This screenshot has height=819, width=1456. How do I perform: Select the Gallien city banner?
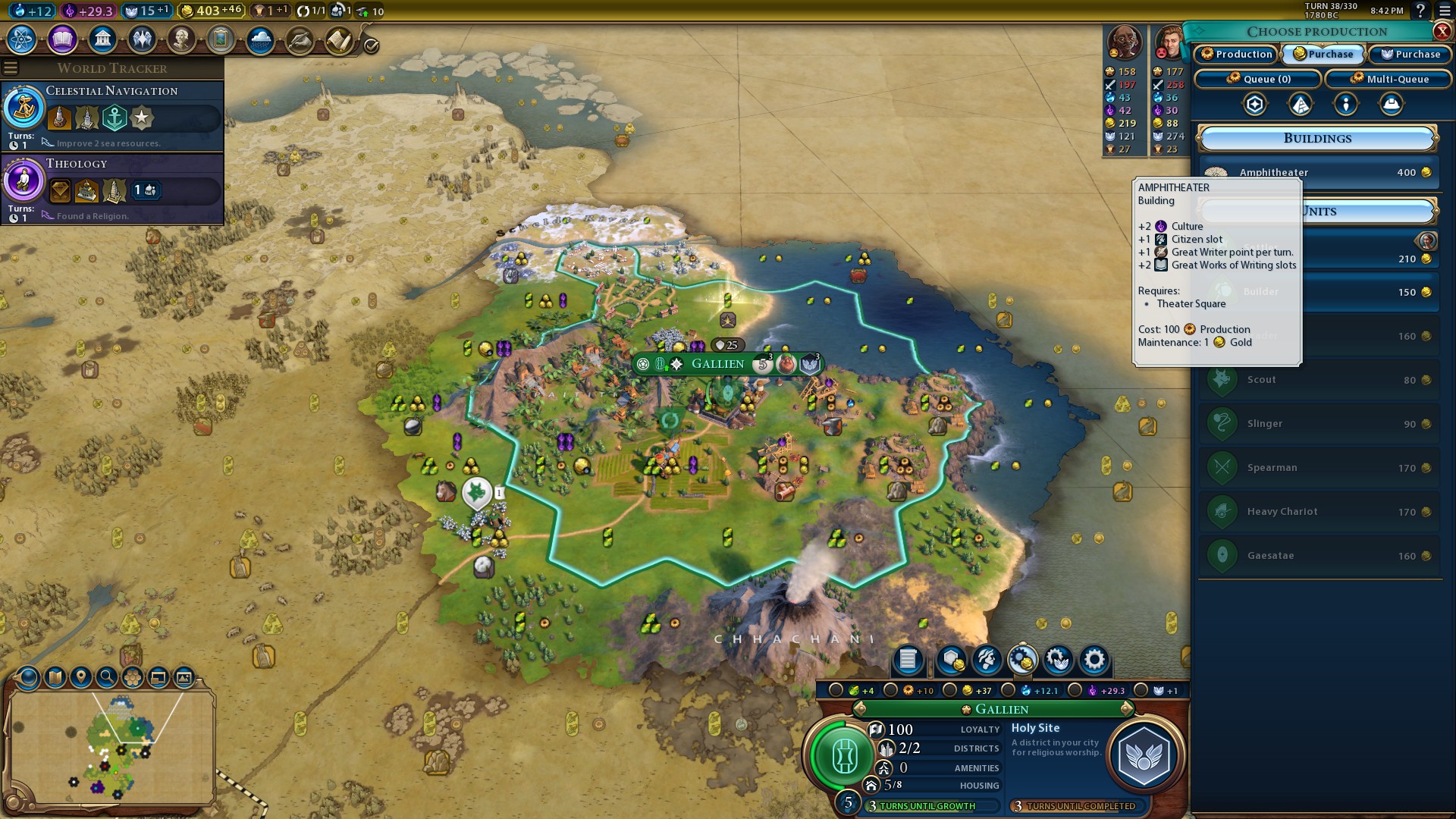click(717, 364)
